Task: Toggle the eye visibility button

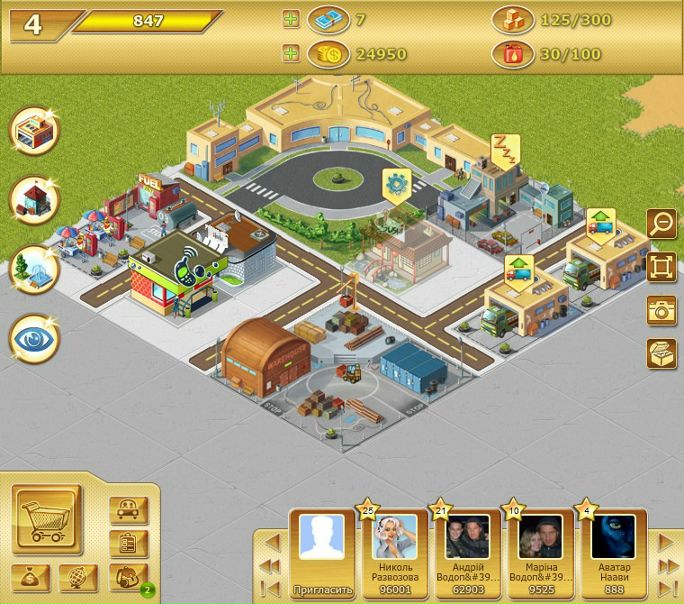Action: (x=35, y=339)
